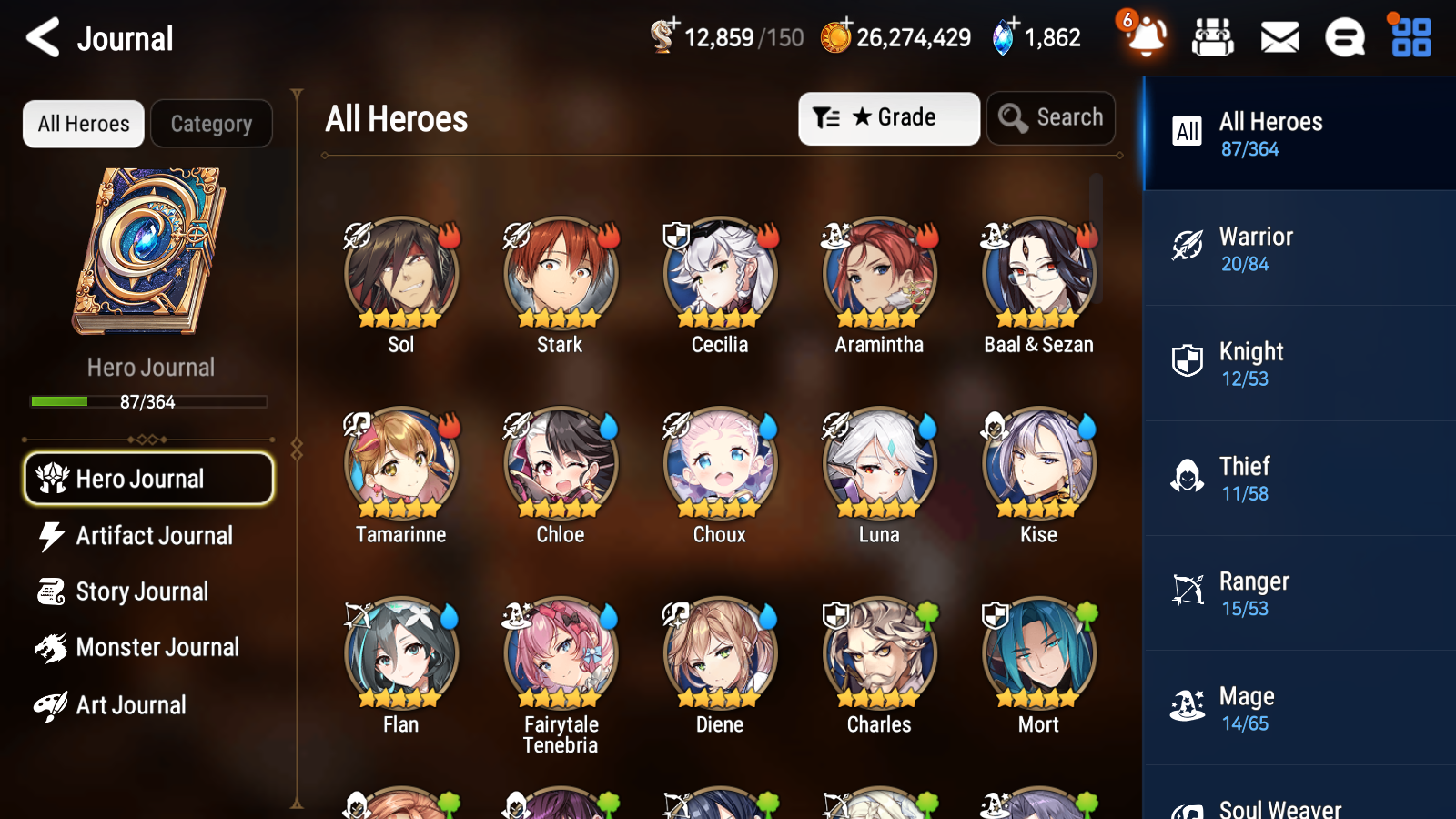The image size is (1456, 819).
Task: Go back with the Journal arrow
Action: [x=41, y=37]
